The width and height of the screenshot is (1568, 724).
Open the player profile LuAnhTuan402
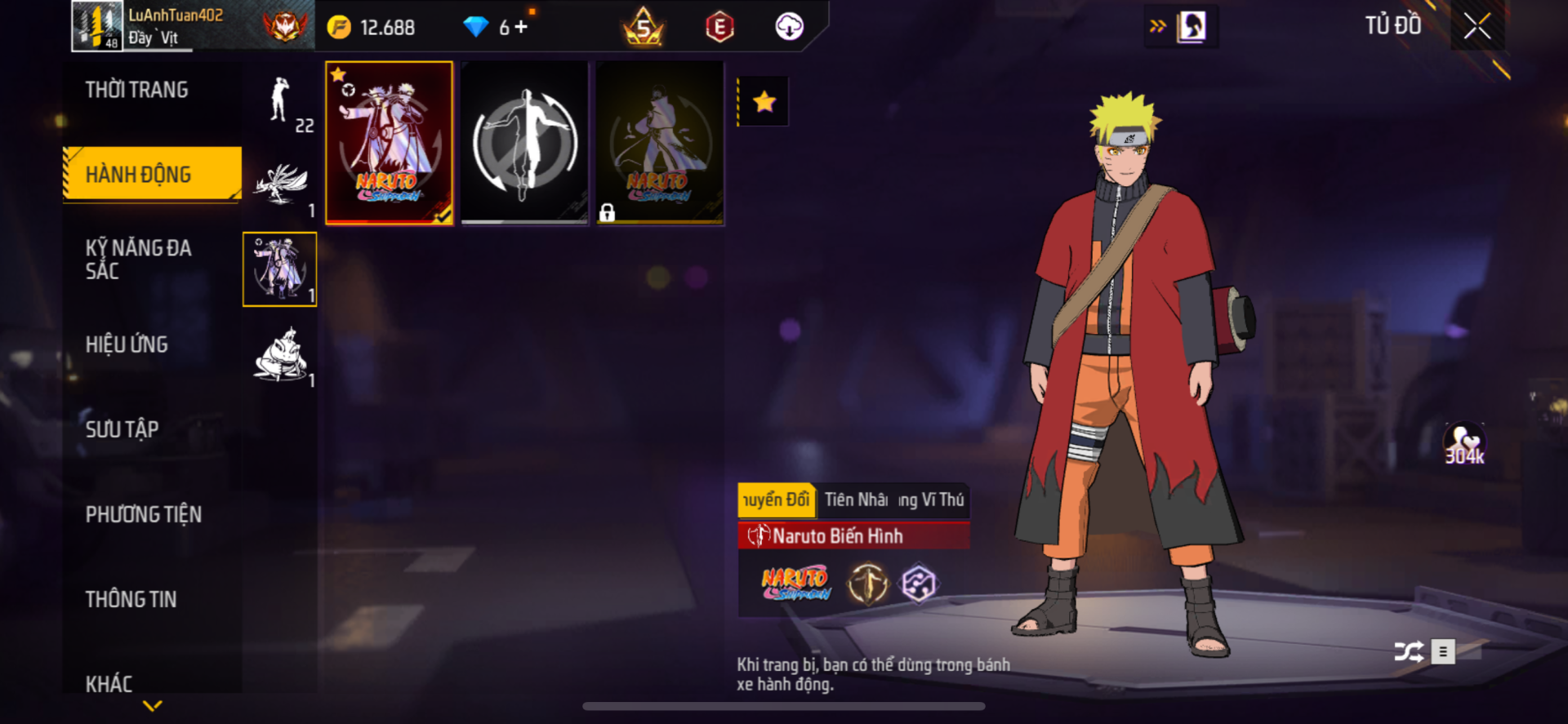click(176, 26)
